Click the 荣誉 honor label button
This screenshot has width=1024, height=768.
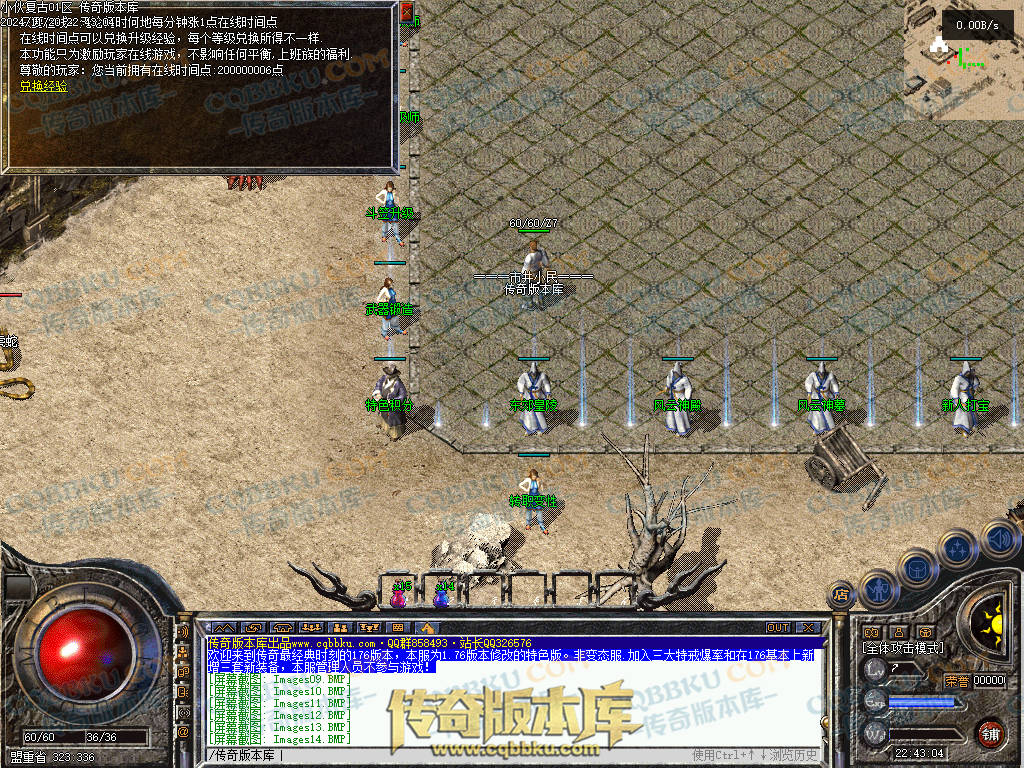(x=956, y=681)
